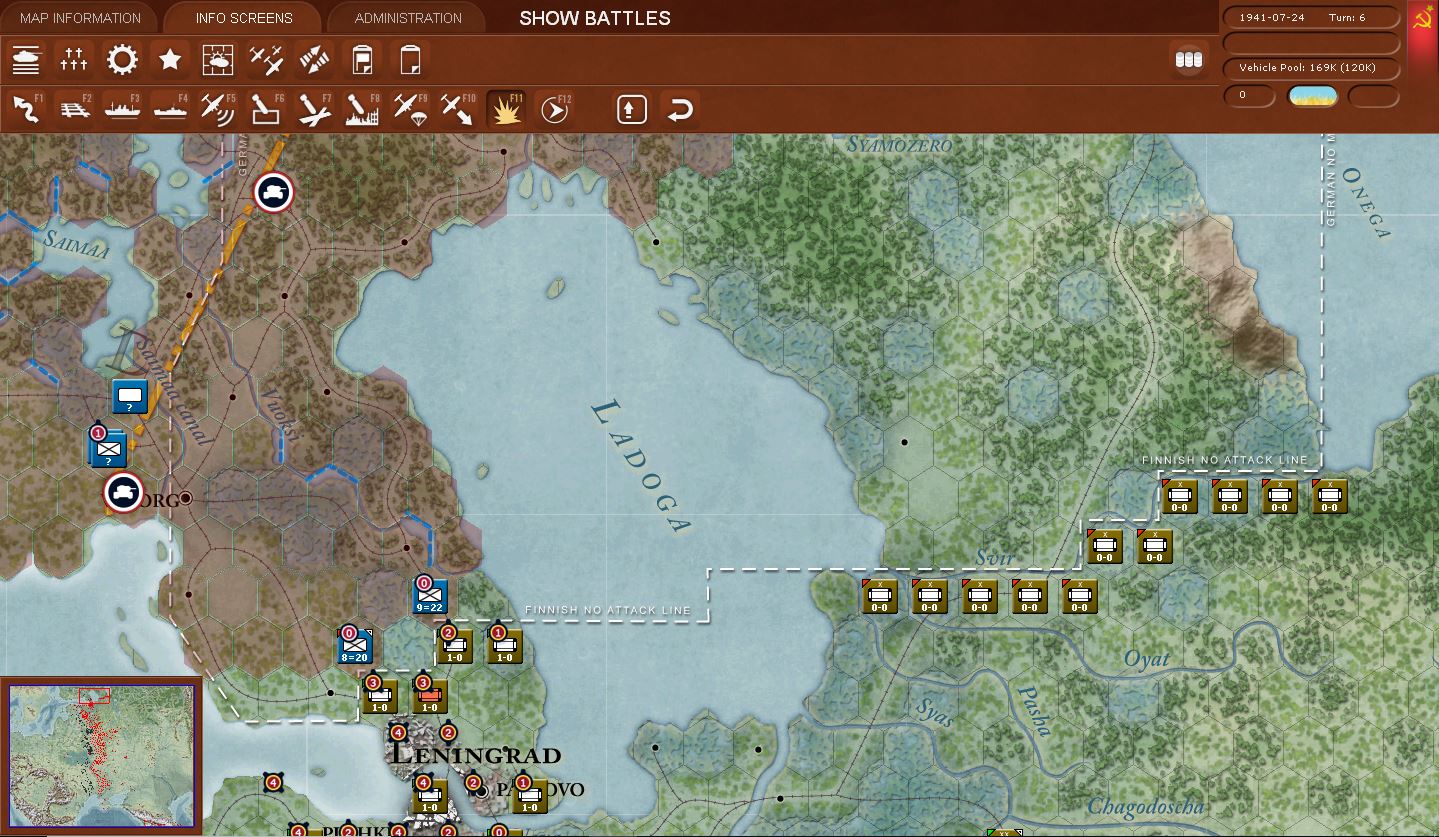This screenshot has height=837, width=1439.
Task: Toggle the F11 Show Battles explosion icon
Action: coord(505,109)
